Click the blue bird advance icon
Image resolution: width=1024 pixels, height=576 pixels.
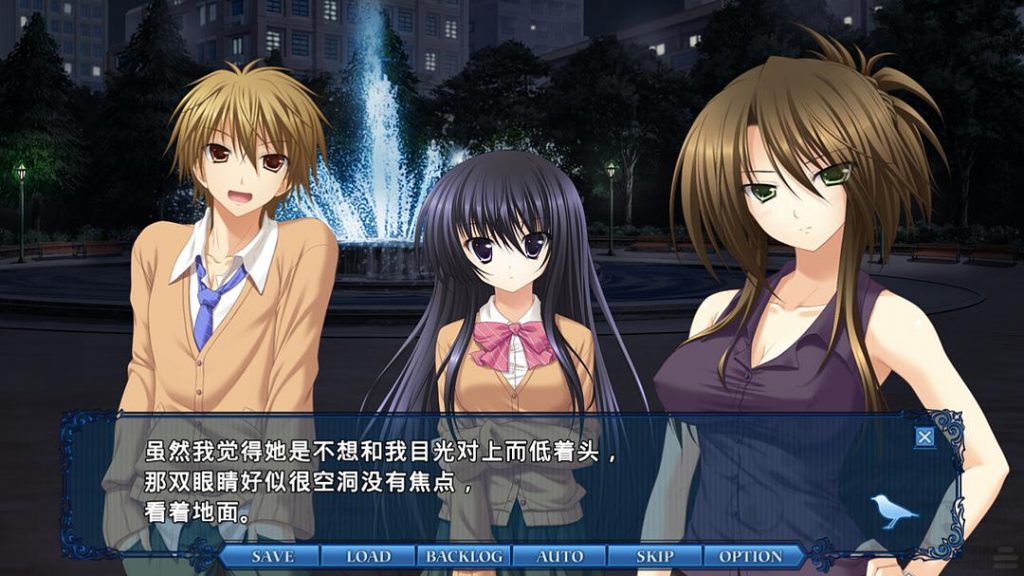pyautogui.click(x=893, y=510)
